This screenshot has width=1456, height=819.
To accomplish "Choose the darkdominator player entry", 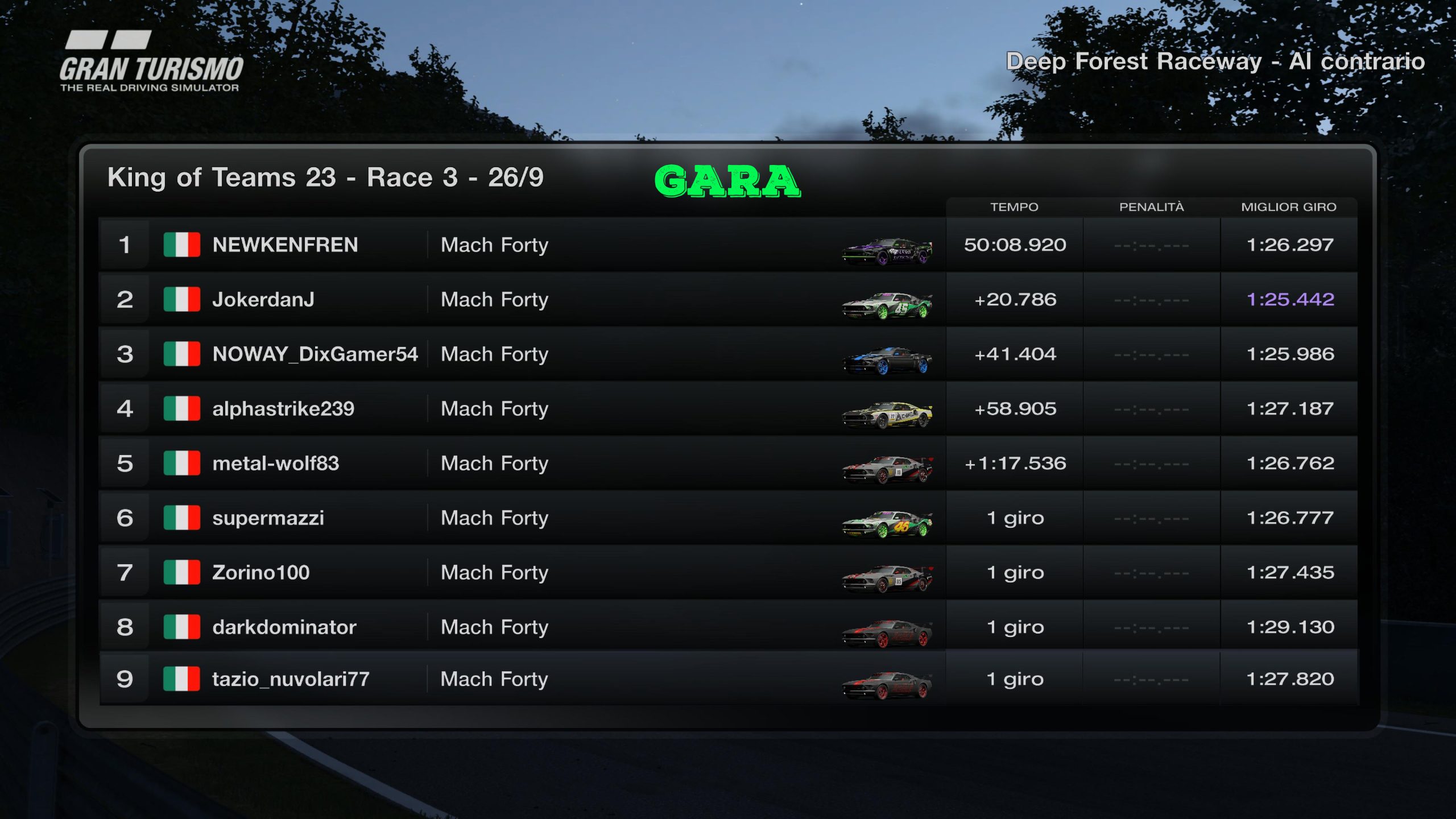I will (x=284, y=627).
